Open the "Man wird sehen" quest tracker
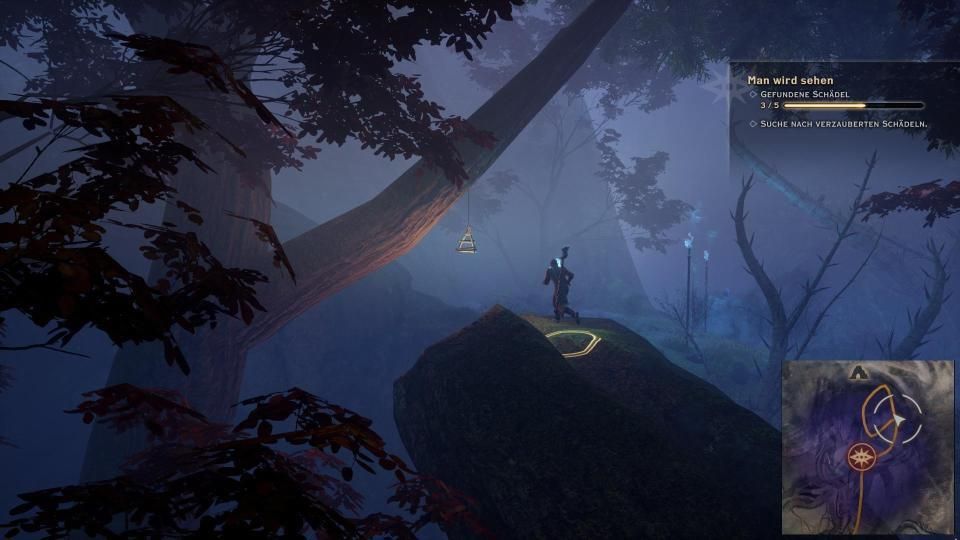This screenshot has height=540, width=960. 790,80
